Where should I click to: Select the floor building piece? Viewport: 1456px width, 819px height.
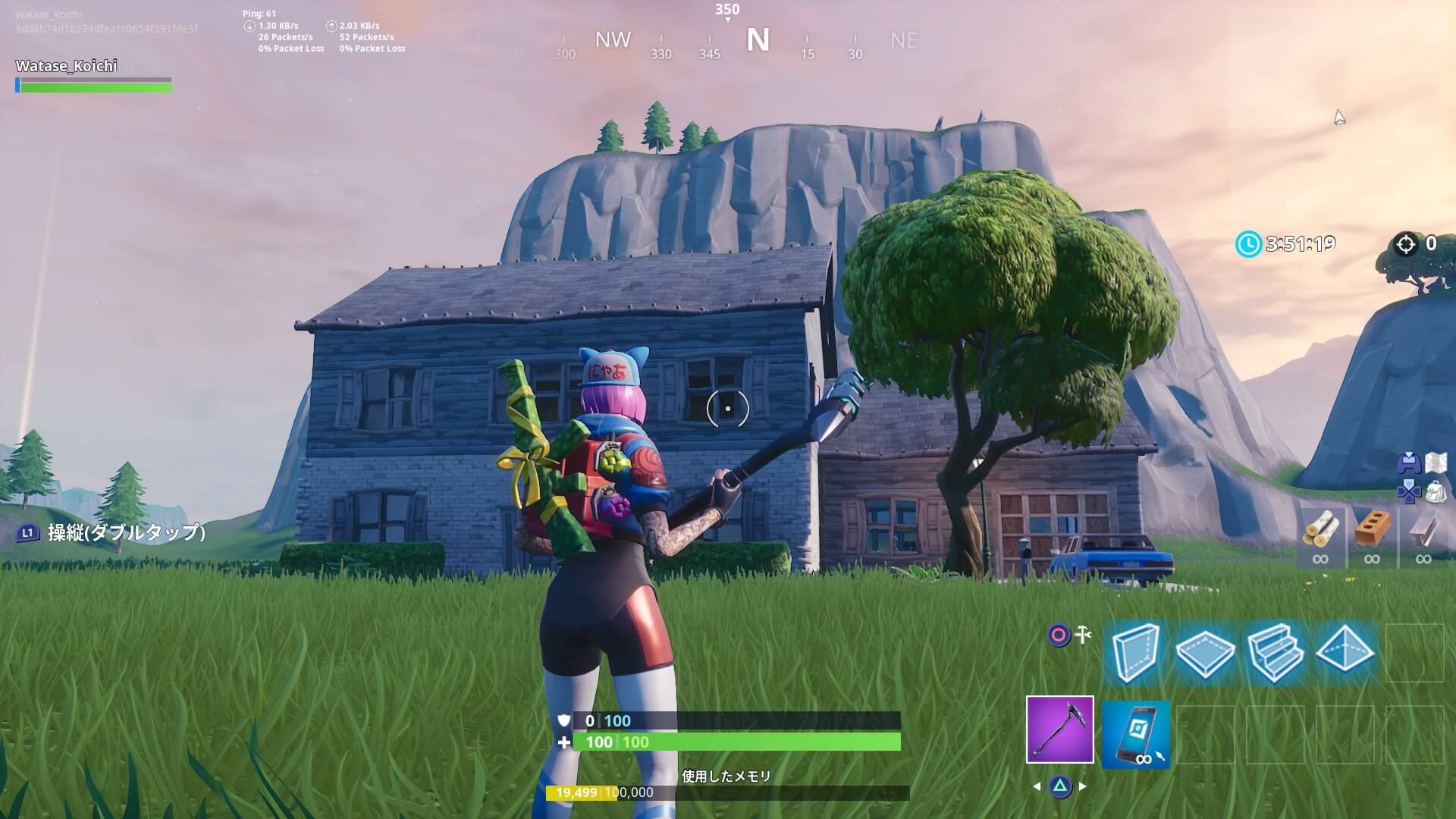tap(1205, 653)
